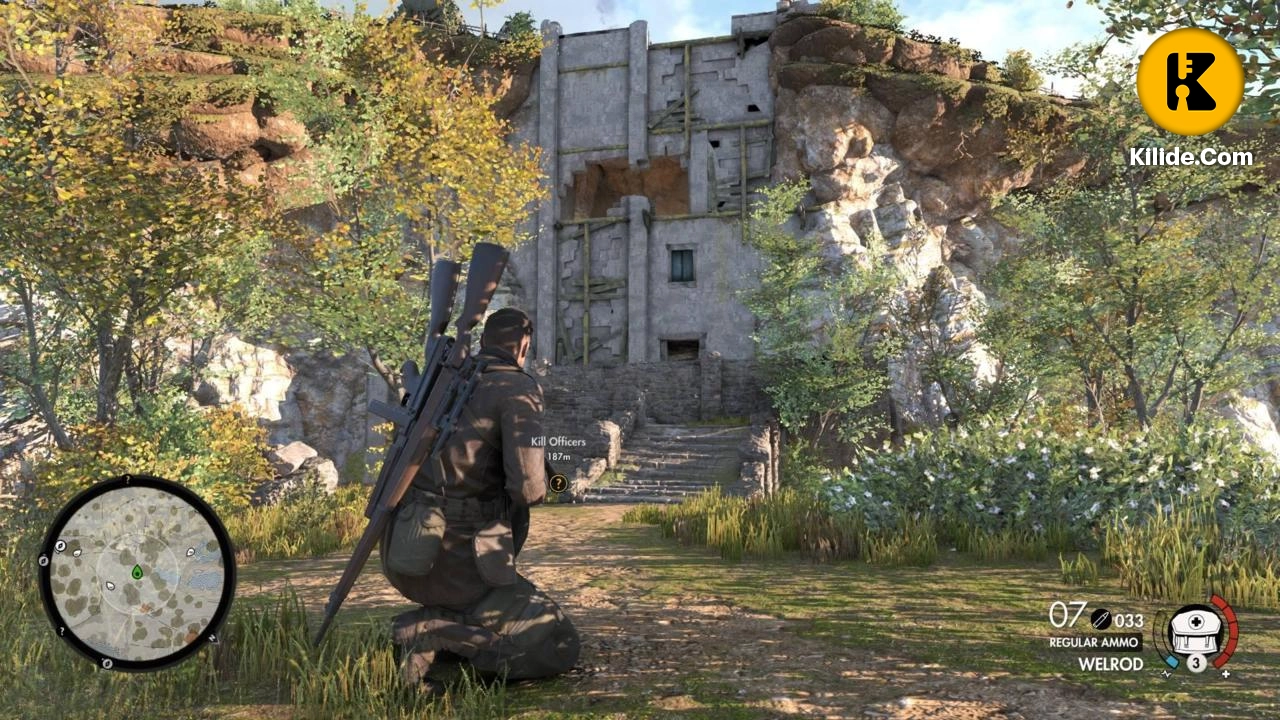Select the Welrod bullet ammo icon

1101,619
